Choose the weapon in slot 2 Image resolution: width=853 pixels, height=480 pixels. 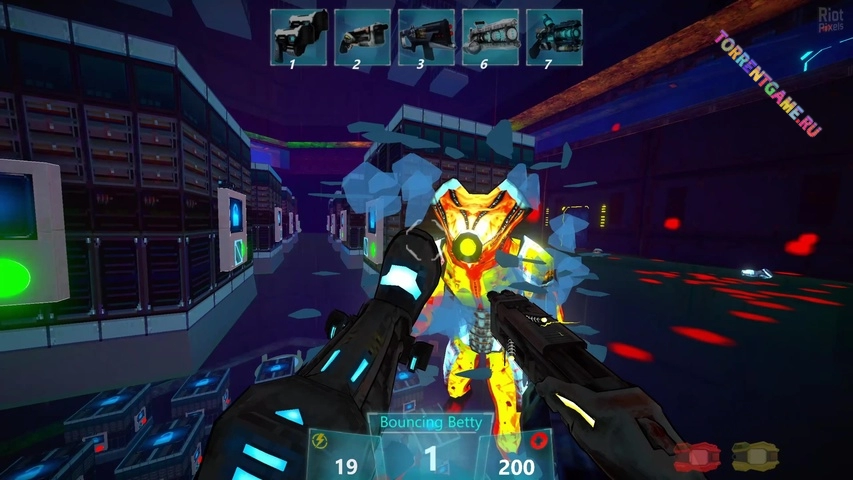(x=362, y=37)
